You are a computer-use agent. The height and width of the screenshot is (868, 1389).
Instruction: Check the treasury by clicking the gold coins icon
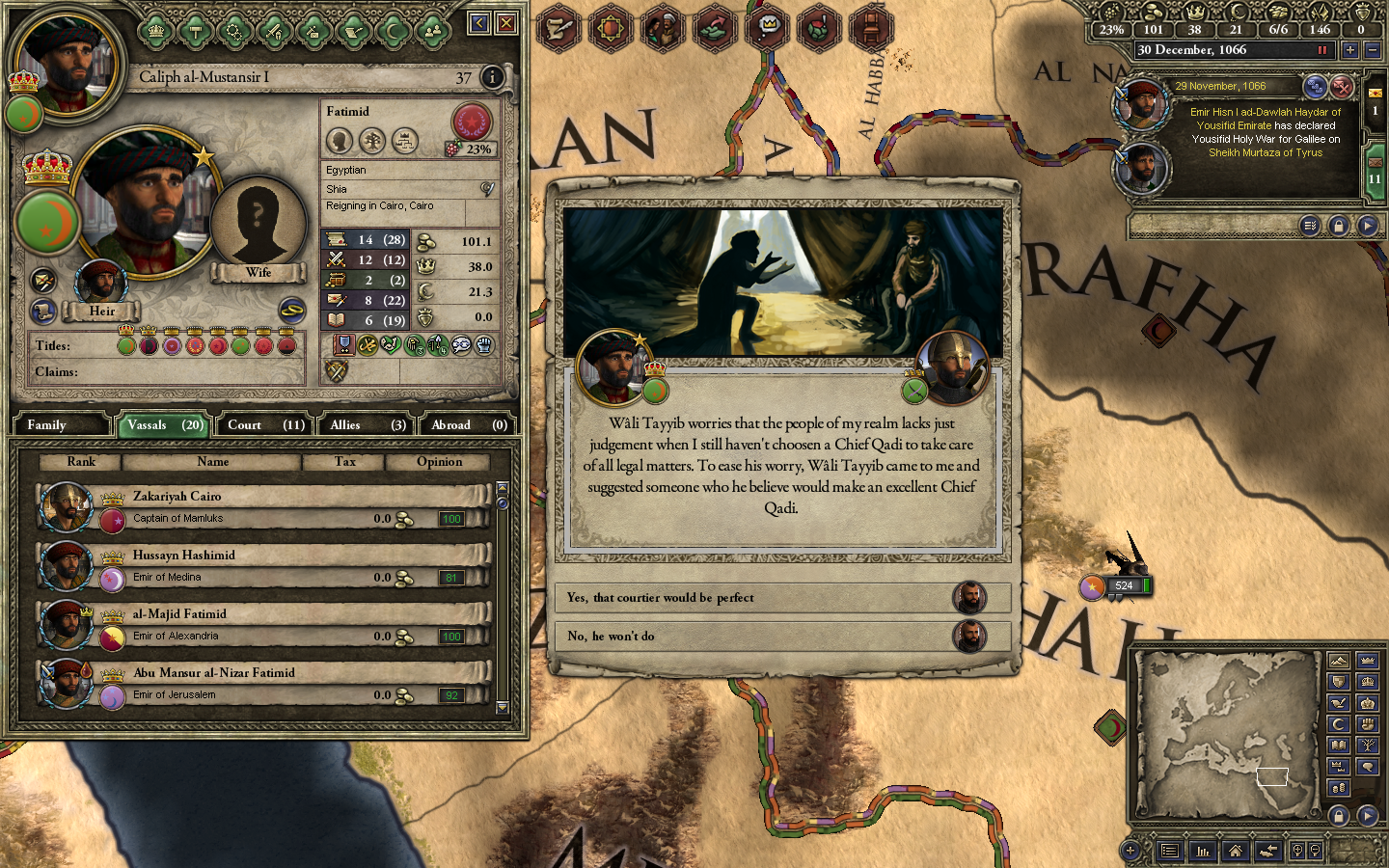(x=1153, y=14)
